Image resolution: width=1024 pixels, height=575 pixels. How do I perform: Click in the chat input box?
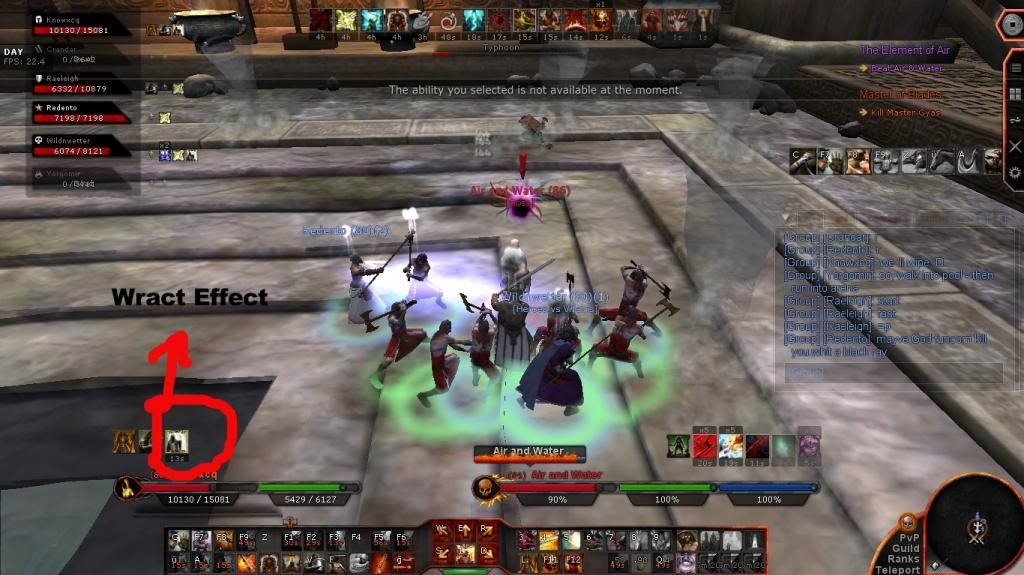890,372
